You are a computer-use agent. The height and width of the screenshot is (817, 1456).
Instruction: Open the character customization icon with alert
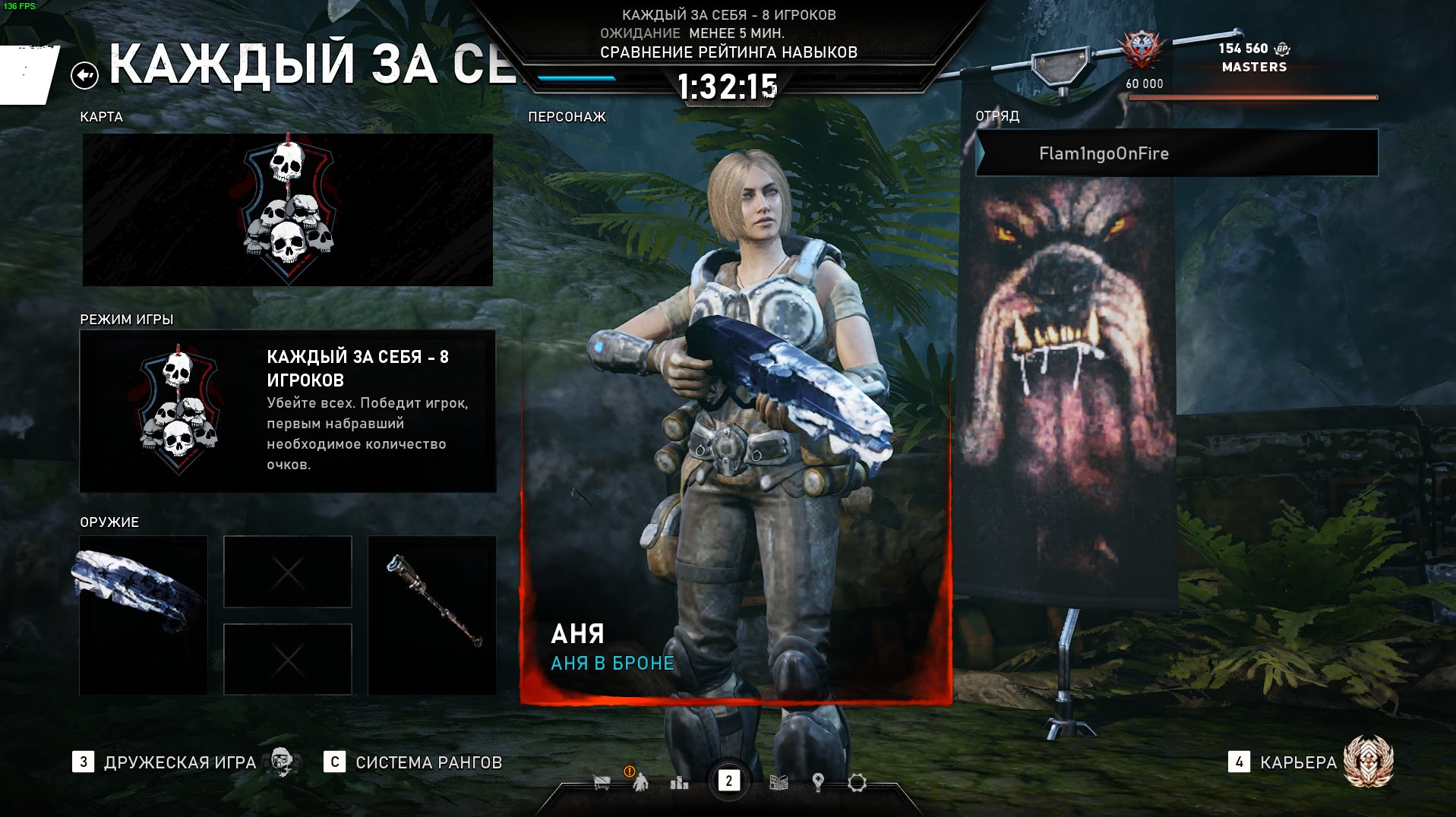point(640,781)
